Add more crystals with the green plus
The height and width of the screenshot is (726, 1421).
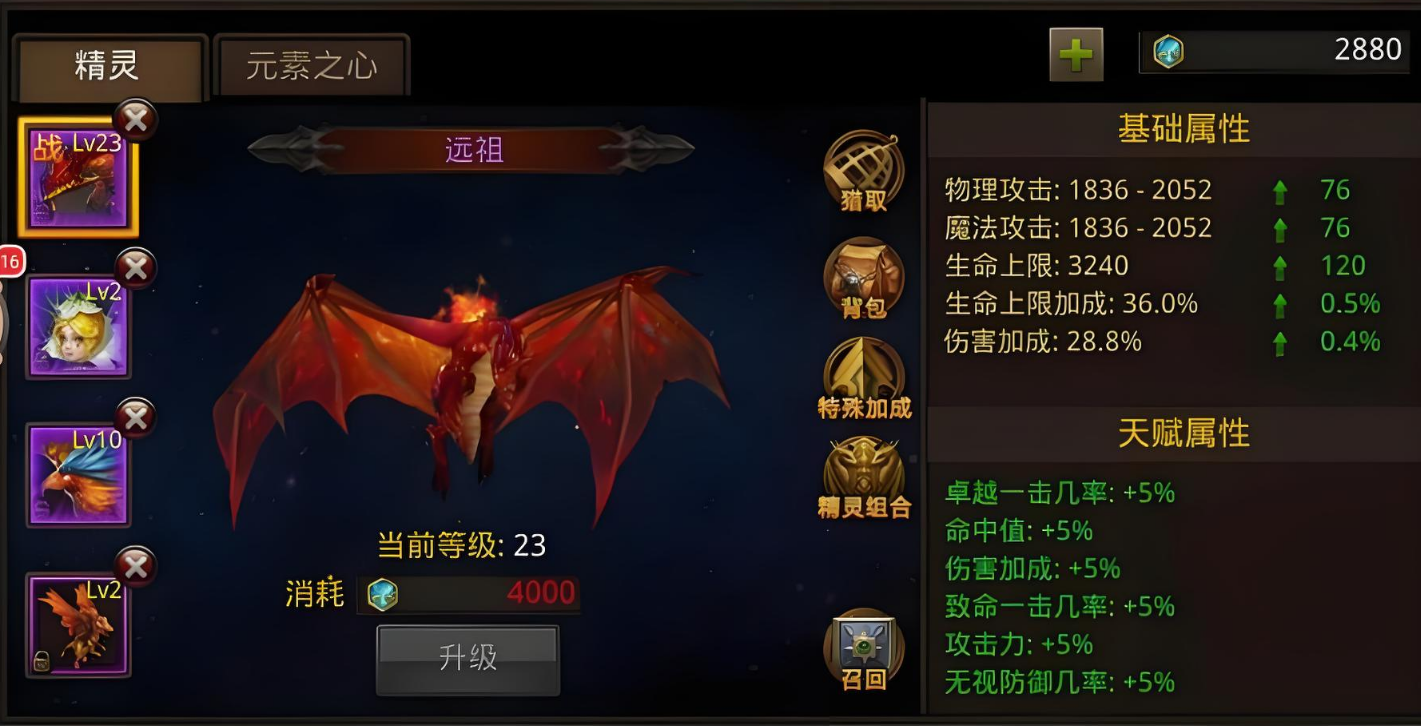coord(1076,54)
